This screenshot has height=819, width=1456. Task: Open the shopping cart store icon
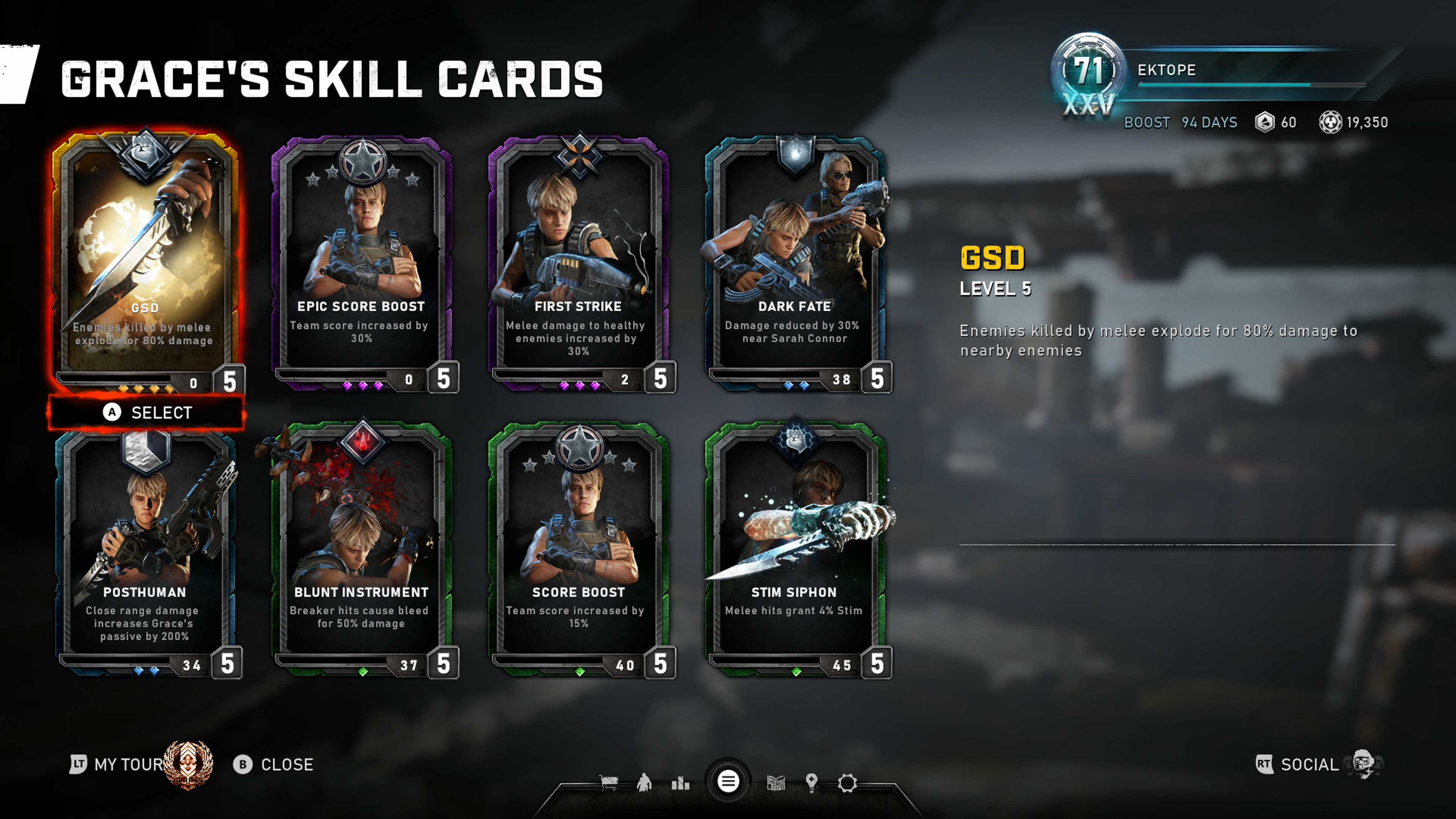[609, 783]
